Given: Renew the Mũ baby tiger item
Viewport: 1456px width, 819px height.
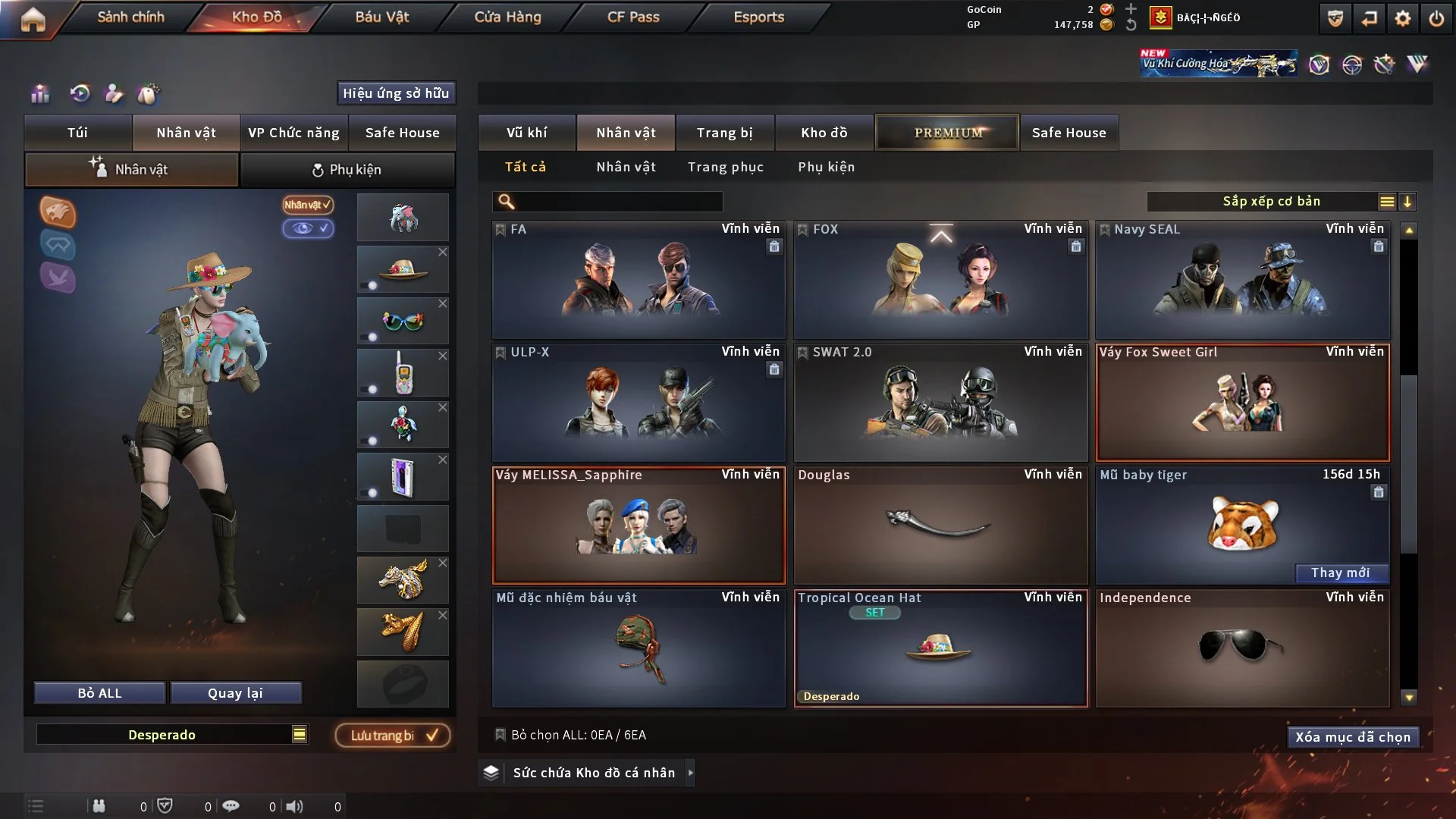Looking at the screenshot, I should (1340, 573).
